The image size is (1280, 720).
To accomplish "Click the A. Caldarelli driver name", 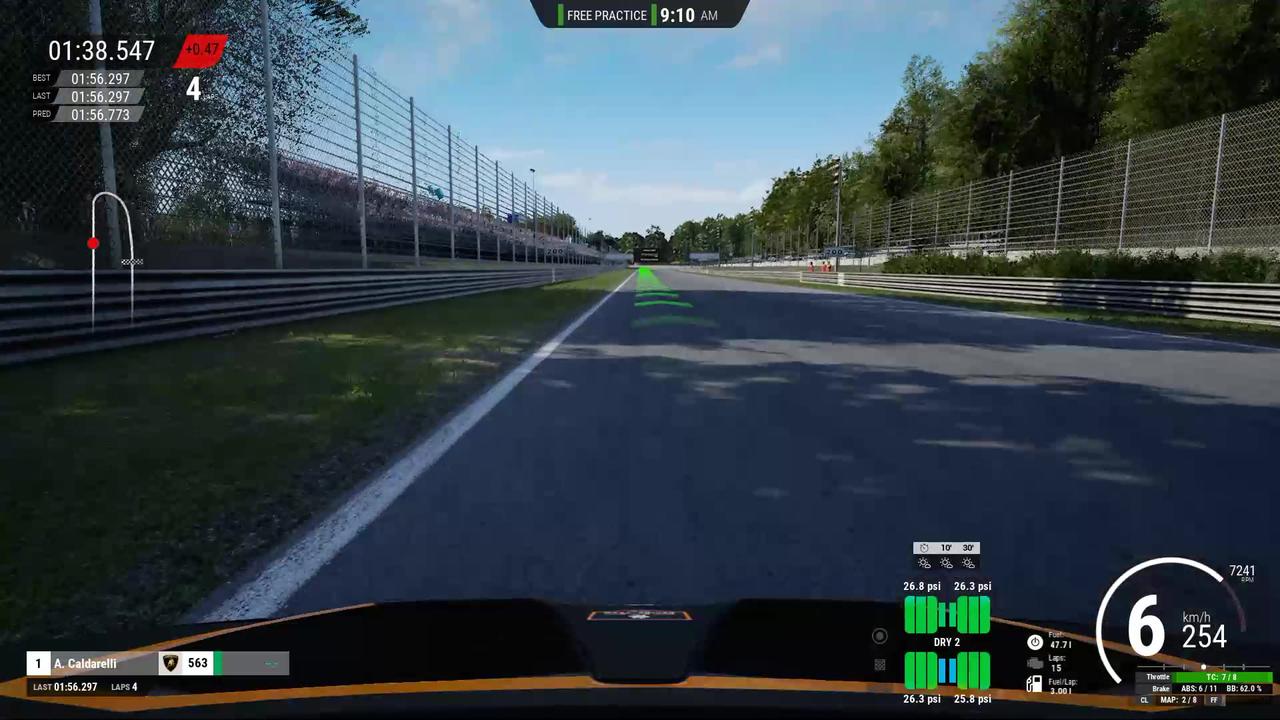I will point(85,663).
